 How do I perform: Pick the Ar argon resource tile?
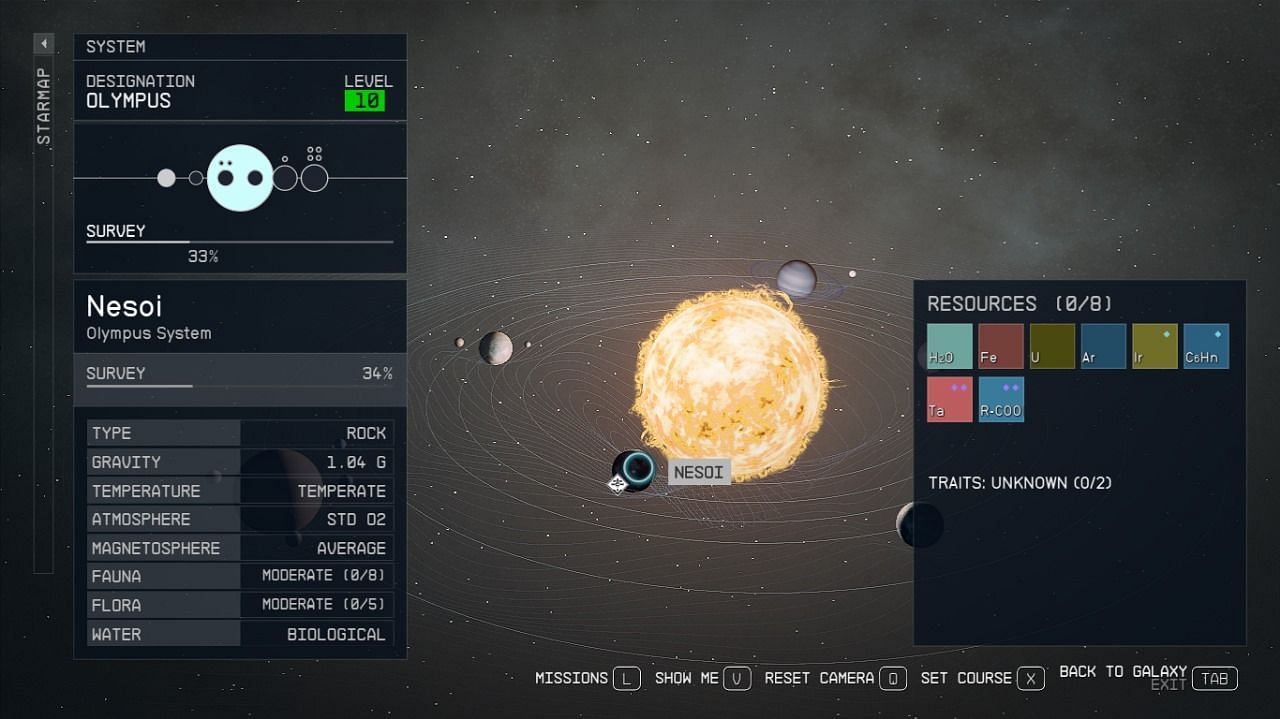point(1103,346)
